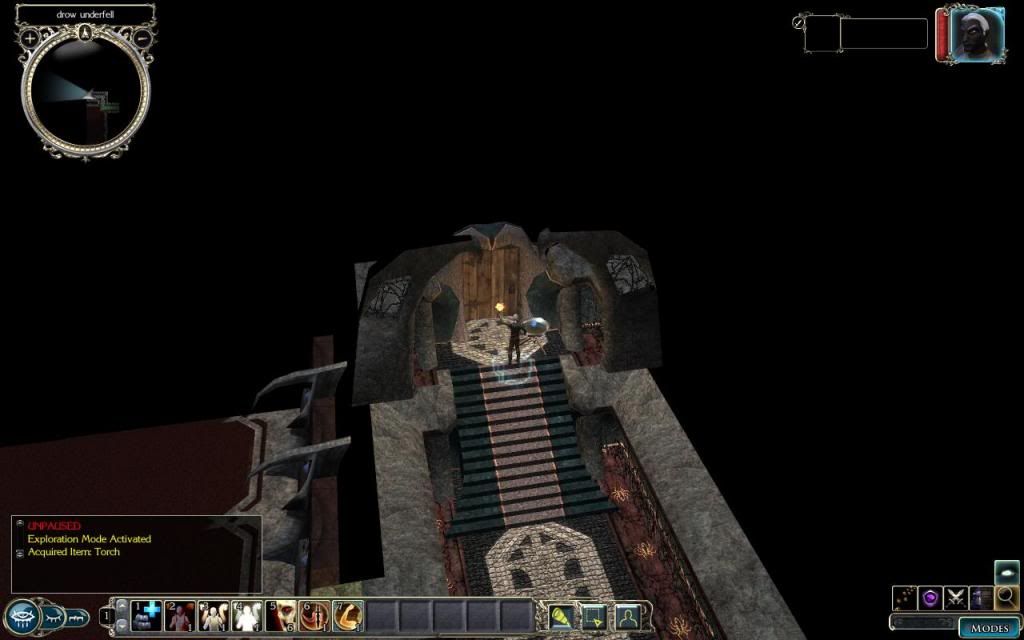Viewport: 1024px width, 640px height.
Task: Use hotbar slot 1 blue cross heal icon
Action: [146, 616]
